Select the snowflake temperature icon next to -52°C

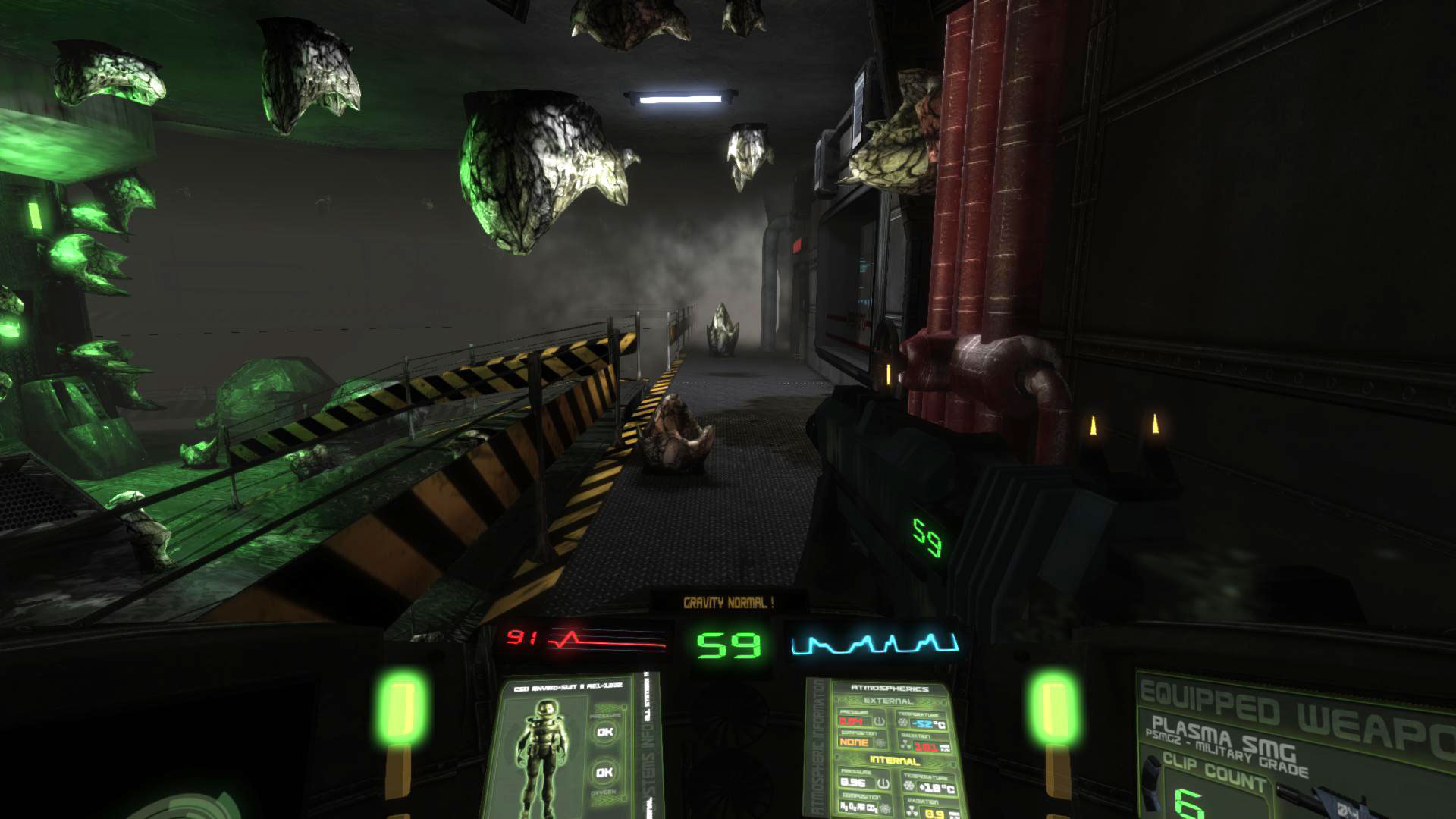(903, 722)
